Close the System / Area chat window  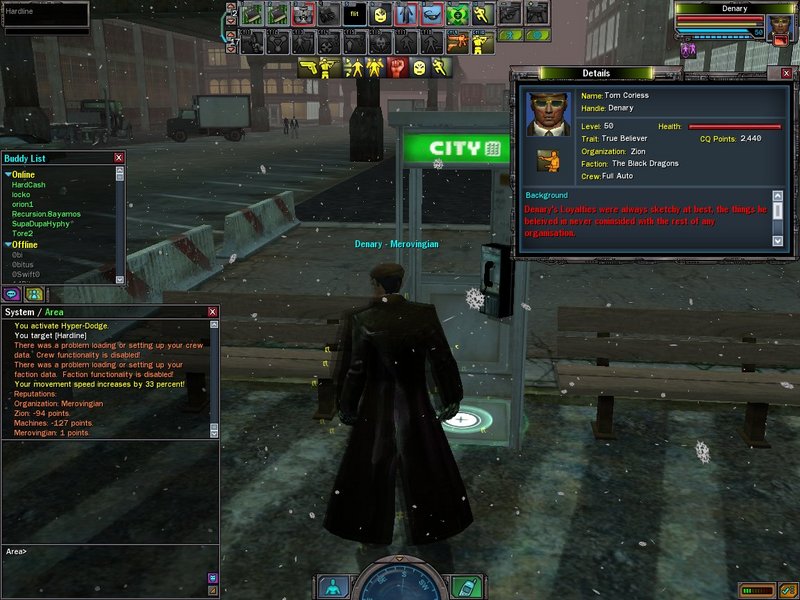(212, 312)
